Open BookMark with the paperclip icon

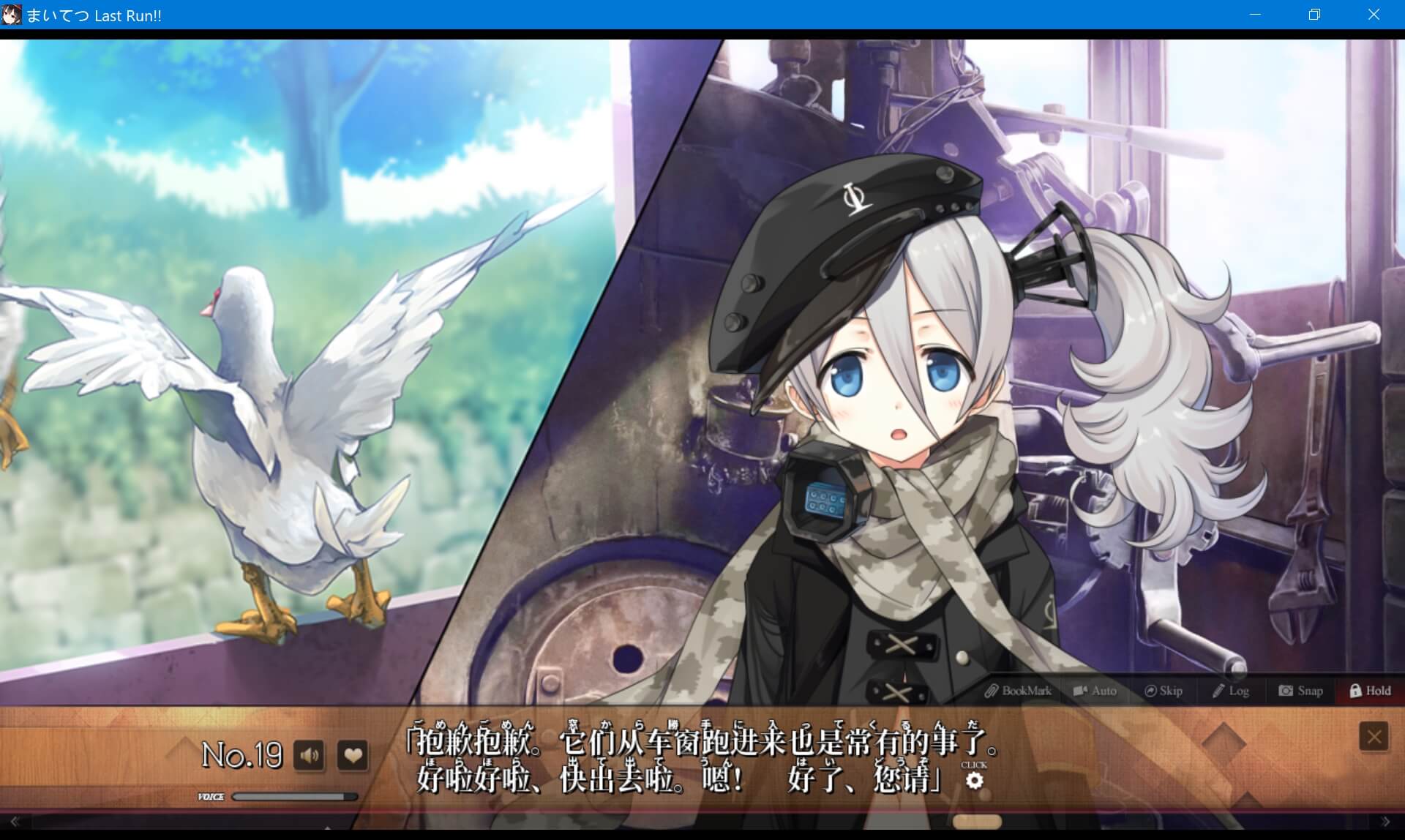[1020, 690]
